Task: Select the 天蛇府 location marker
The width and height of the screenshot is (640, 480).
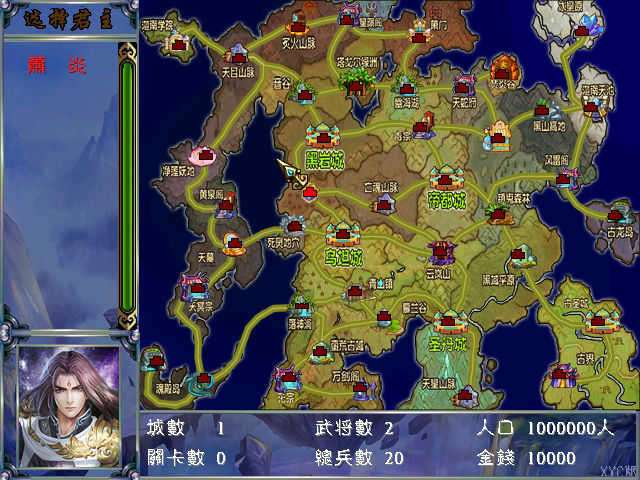Action: pos(466,86)
